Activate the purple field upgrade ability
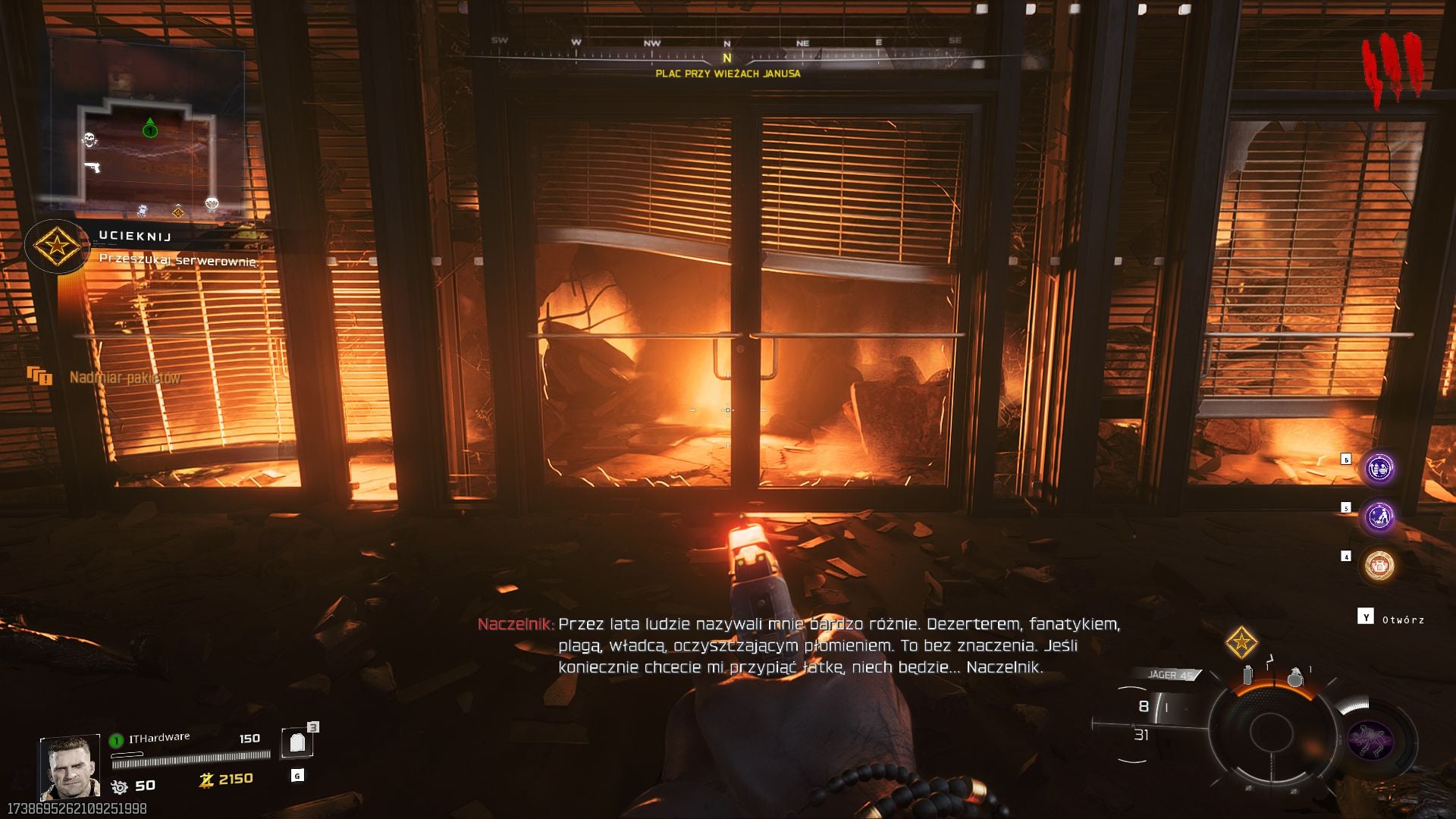The image size is (1456, 819). pos(1370,740)
